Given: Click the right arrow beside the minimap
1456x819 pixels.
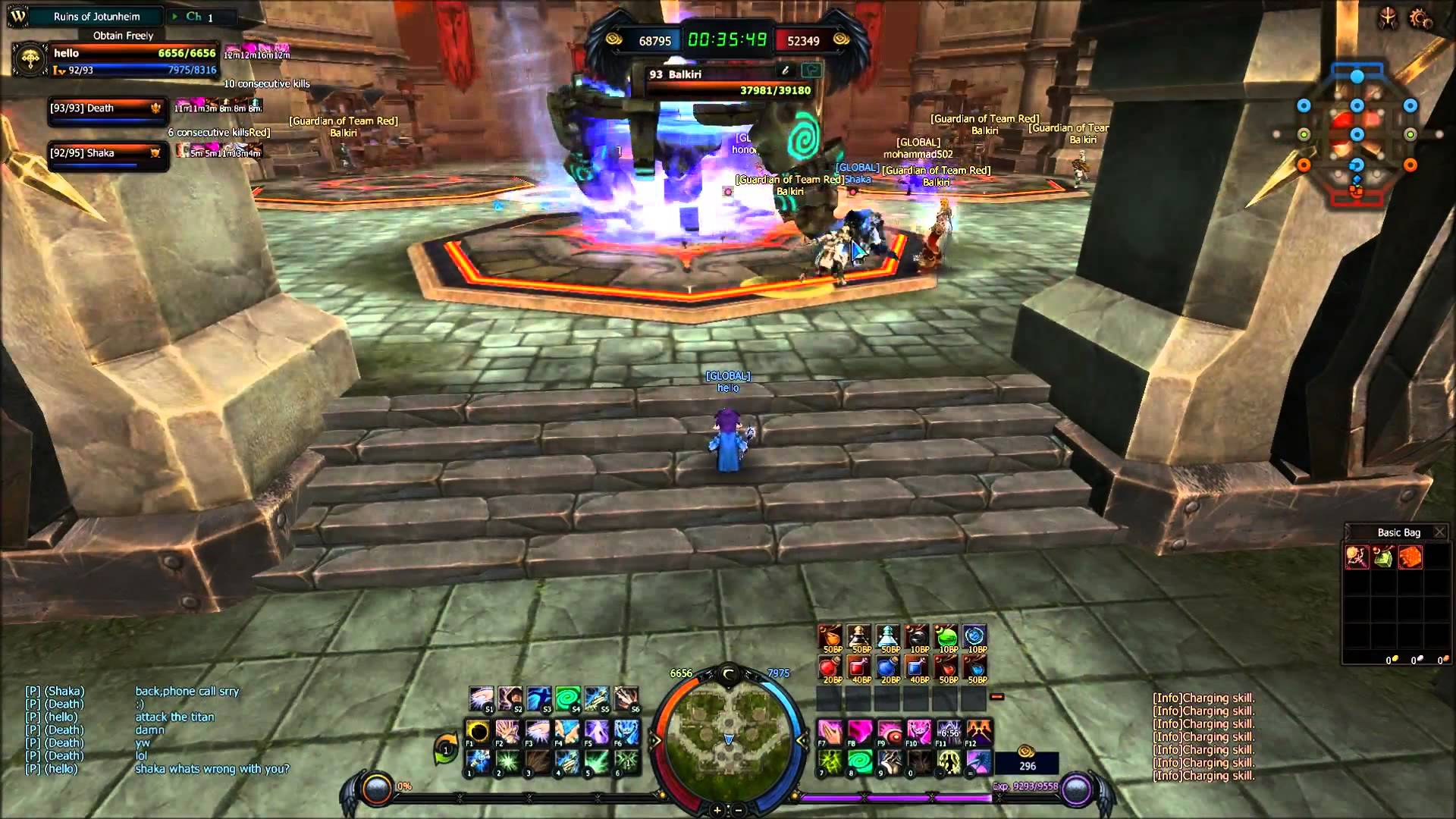Looking at the screenshot, I should (802, 739).
